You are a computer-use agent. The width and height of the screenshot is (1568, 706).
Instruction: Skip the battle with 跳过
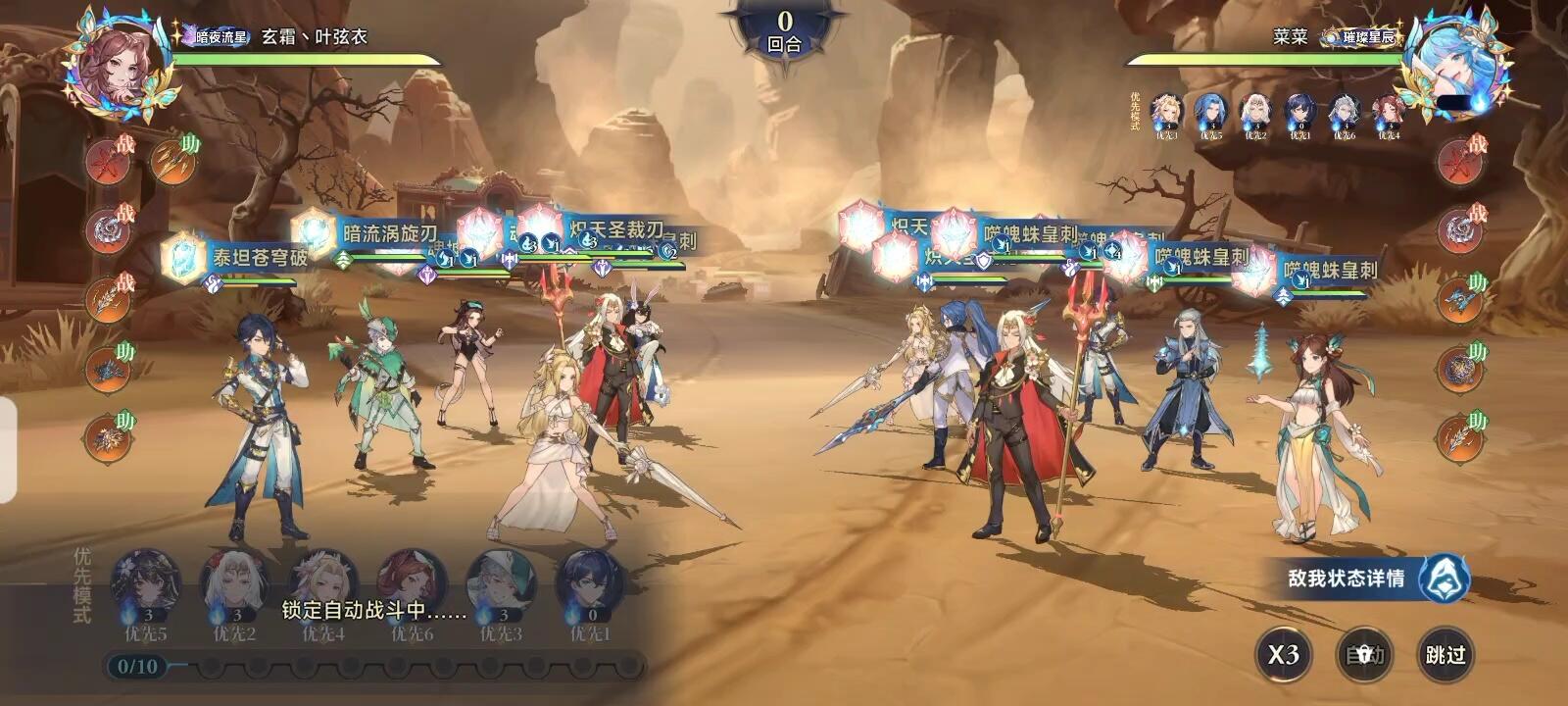pos(1445,654)
